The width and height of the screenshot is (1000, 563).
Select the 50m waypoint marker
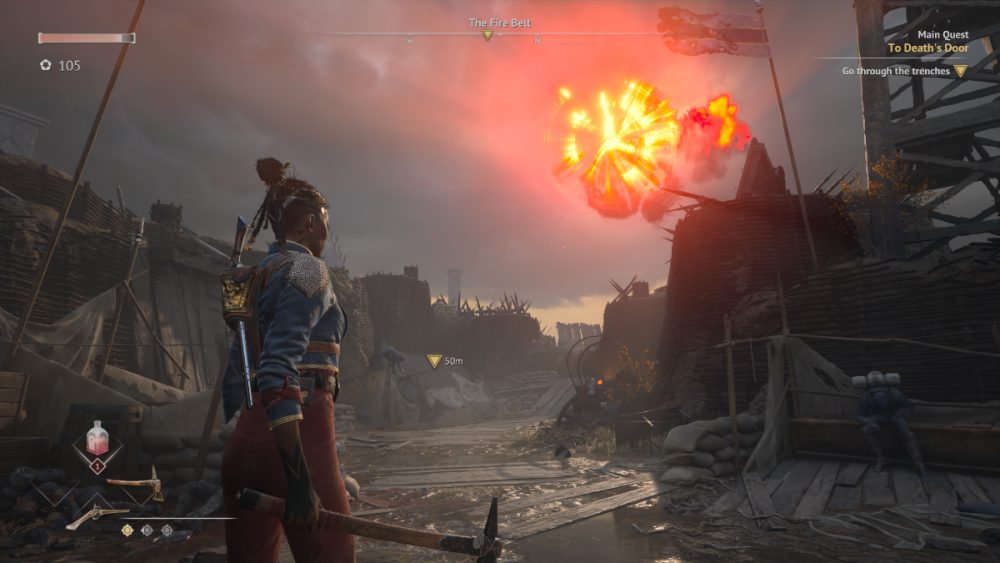[434, 360]
